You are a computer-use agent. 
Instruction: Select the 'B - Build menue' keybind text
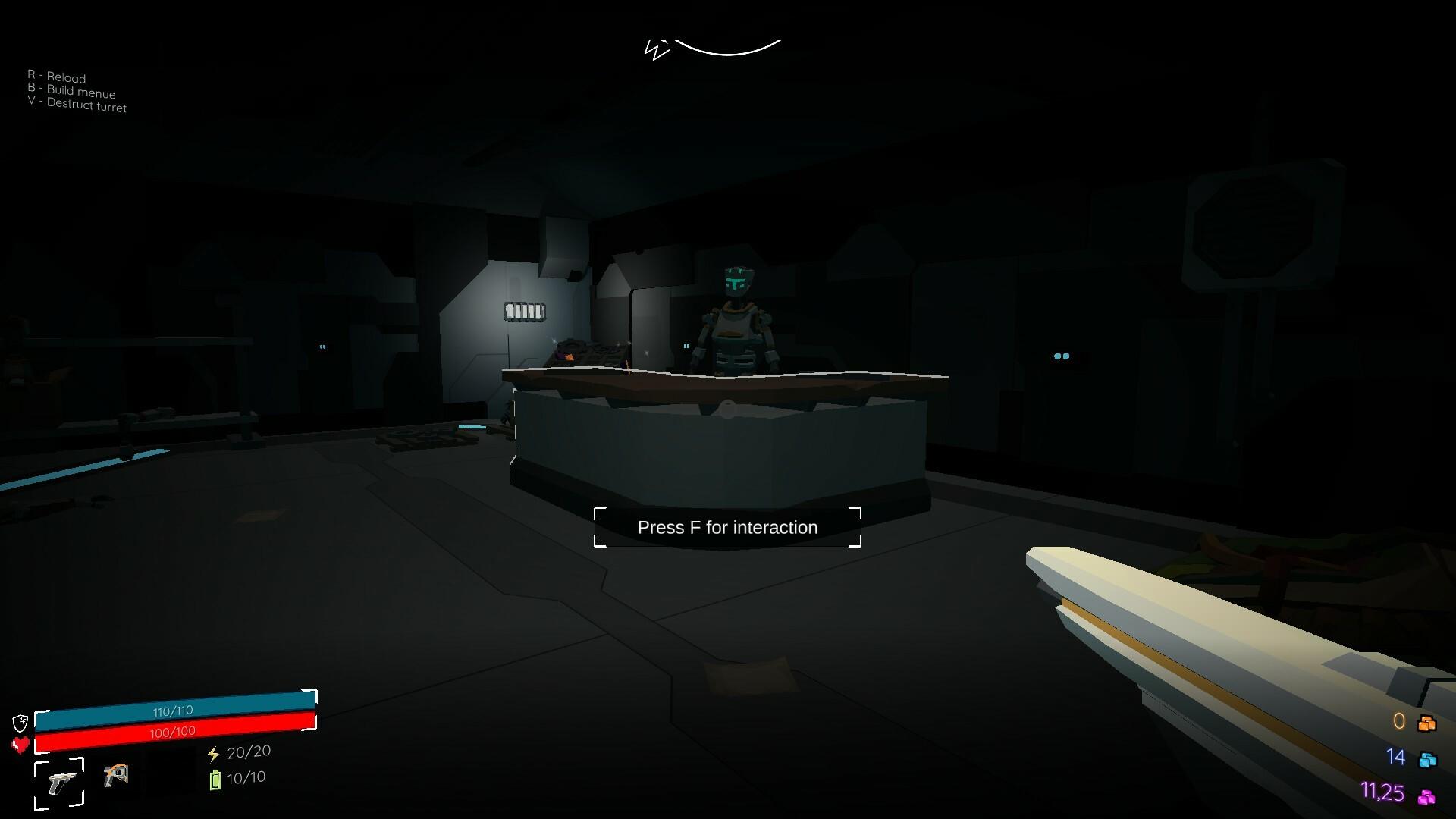coord(72,92)
